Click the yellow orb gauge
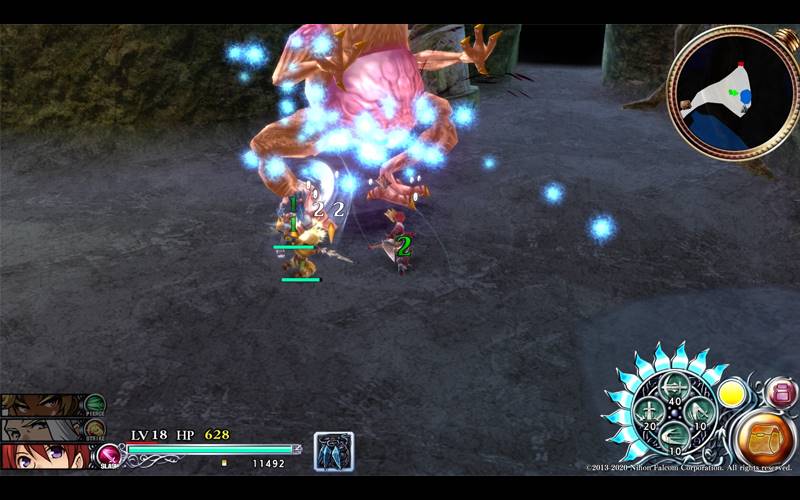This screenshot has height=500, width=800. [733, 392]
